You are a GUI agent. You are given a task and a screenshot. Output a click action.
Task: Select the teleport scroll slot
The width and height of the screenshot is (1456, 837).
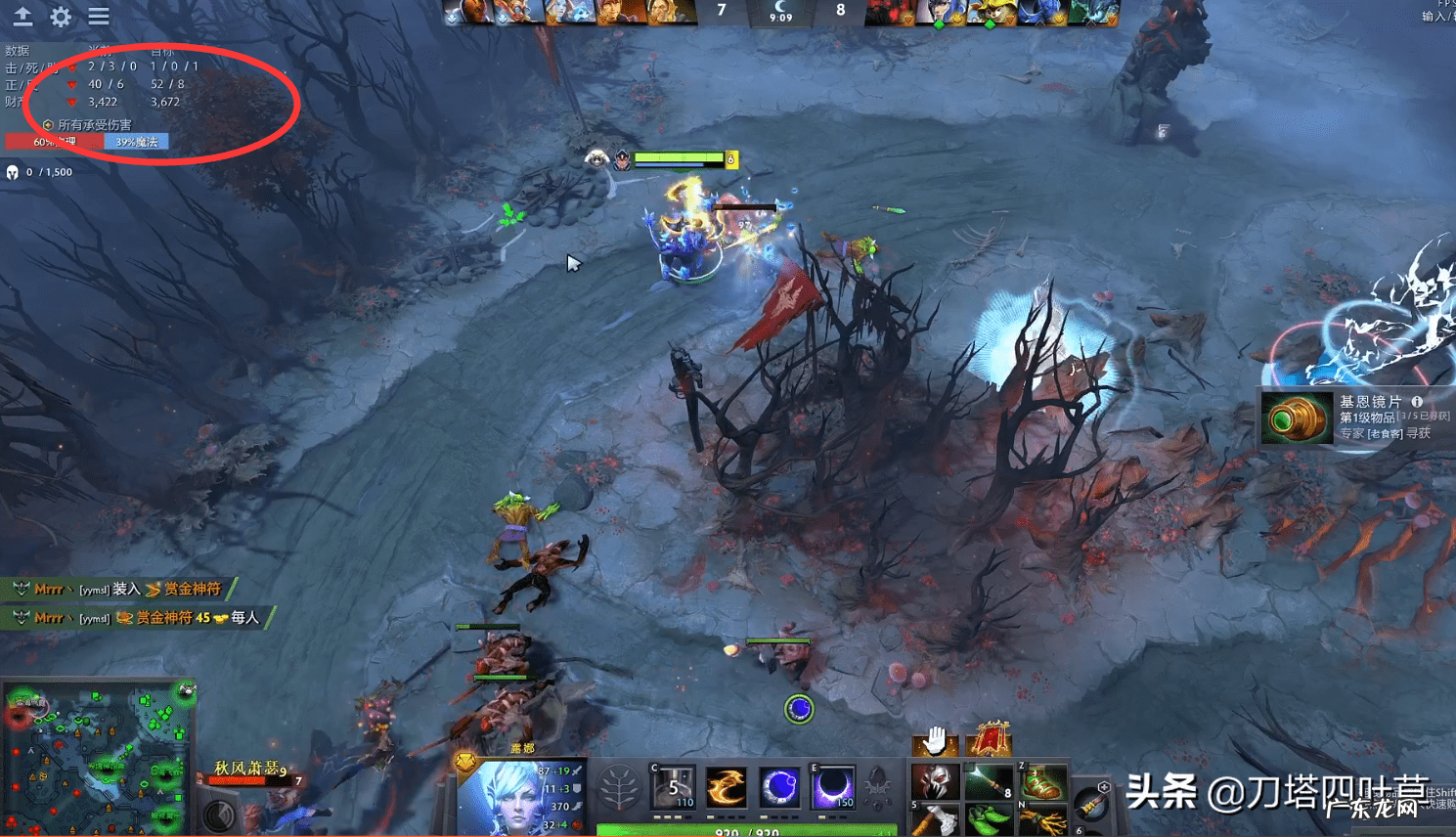point(1091,806)
